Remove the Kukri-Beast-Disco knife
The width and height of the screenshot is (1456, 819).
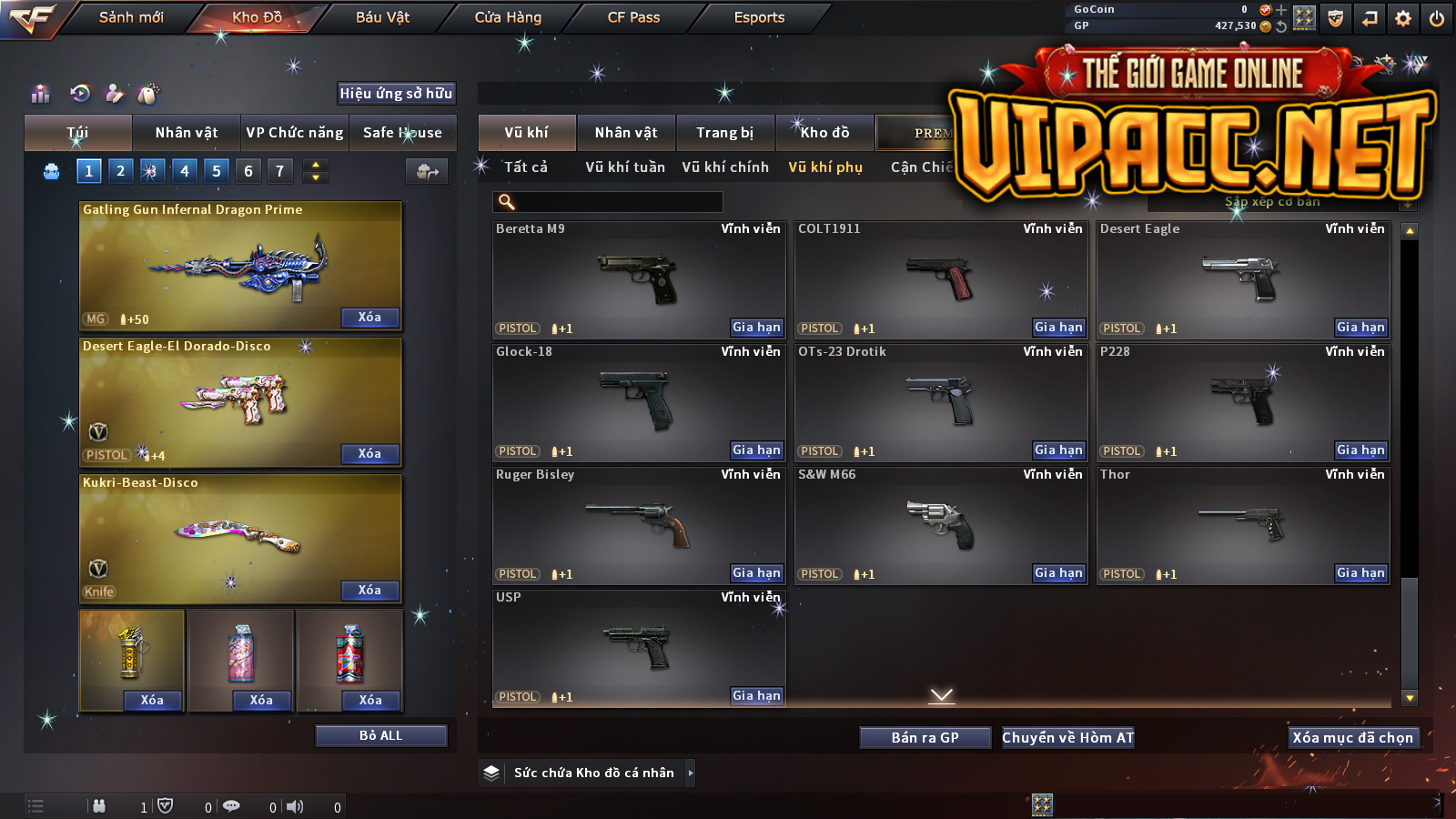click(x=369, y=591)
